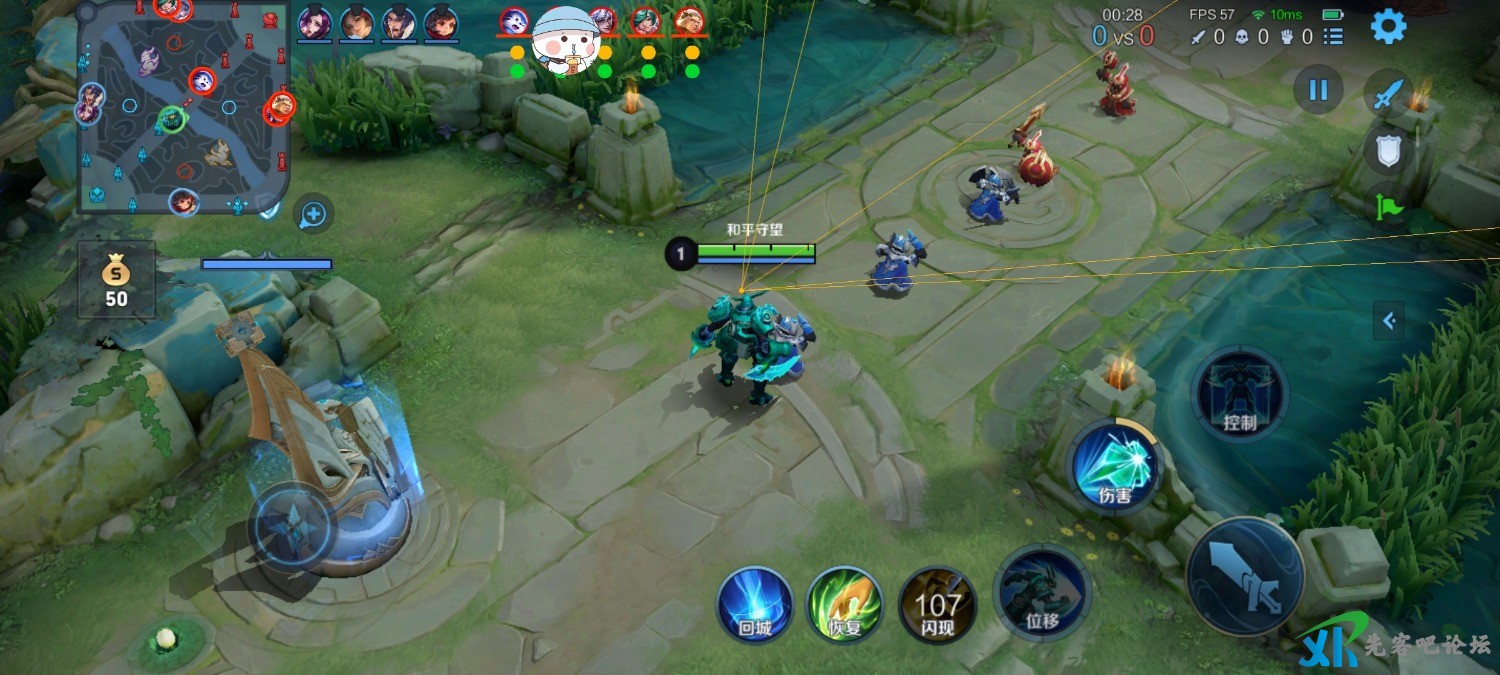Send the green flag gather signal
The image size is (1500, 675).
1386,207
